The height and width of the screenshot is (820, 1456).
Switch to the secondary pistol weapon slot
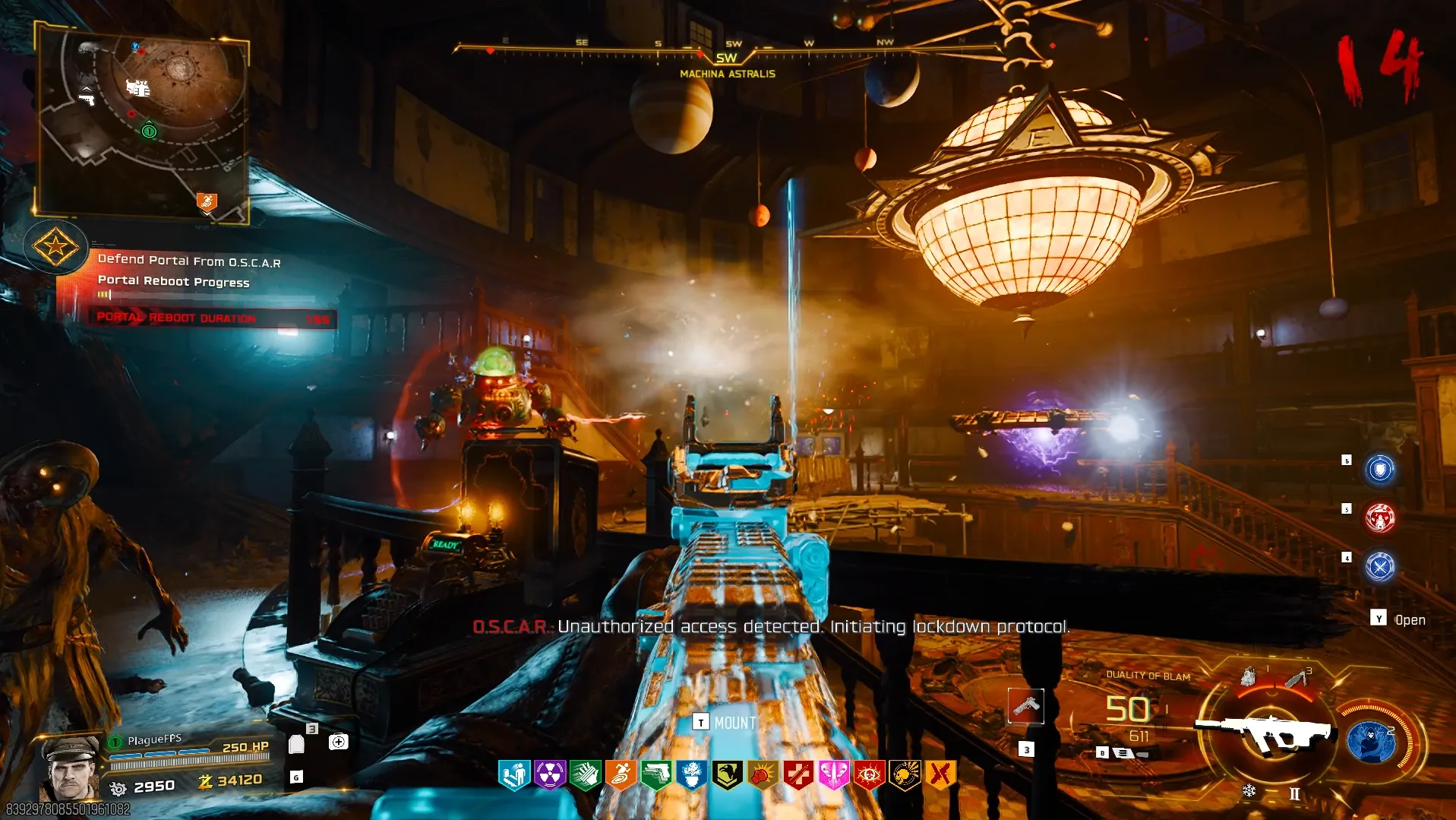click(x=1026, y=707)
